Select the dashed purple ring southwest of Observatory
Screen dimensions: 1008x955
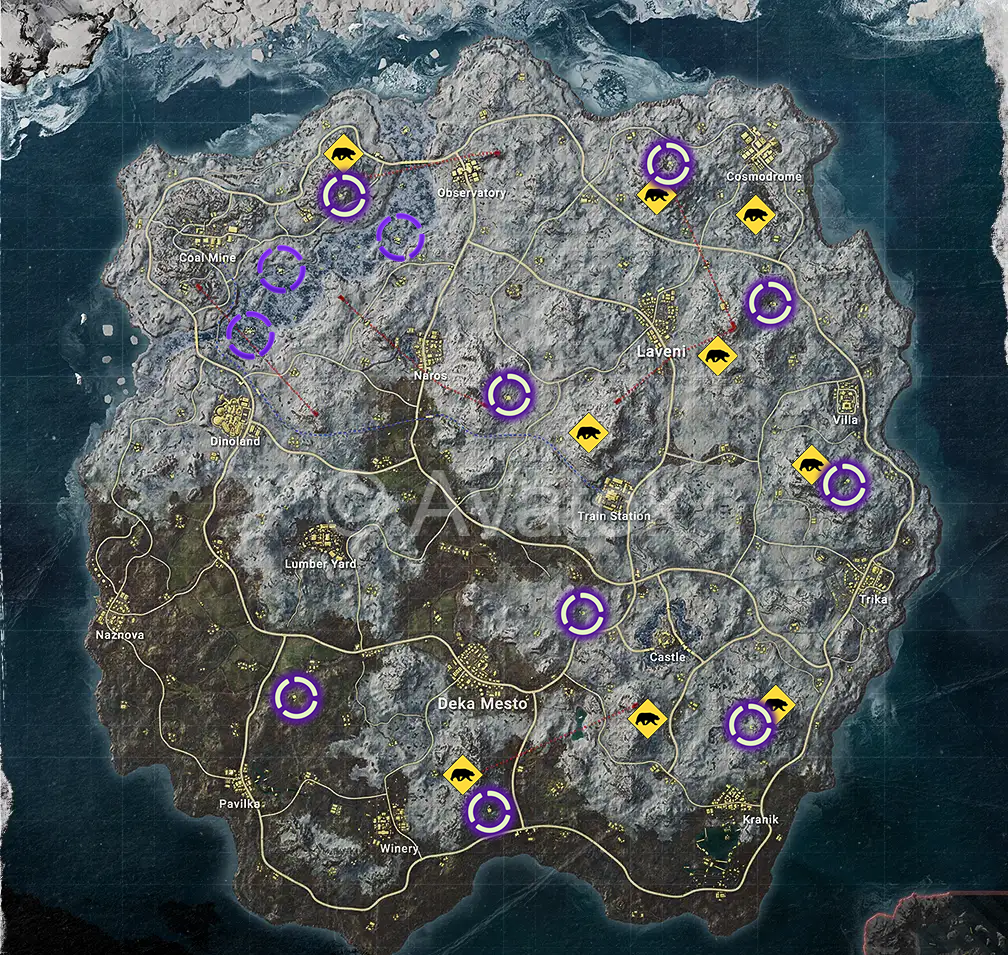pyautogui.click(x=400, y=238)
